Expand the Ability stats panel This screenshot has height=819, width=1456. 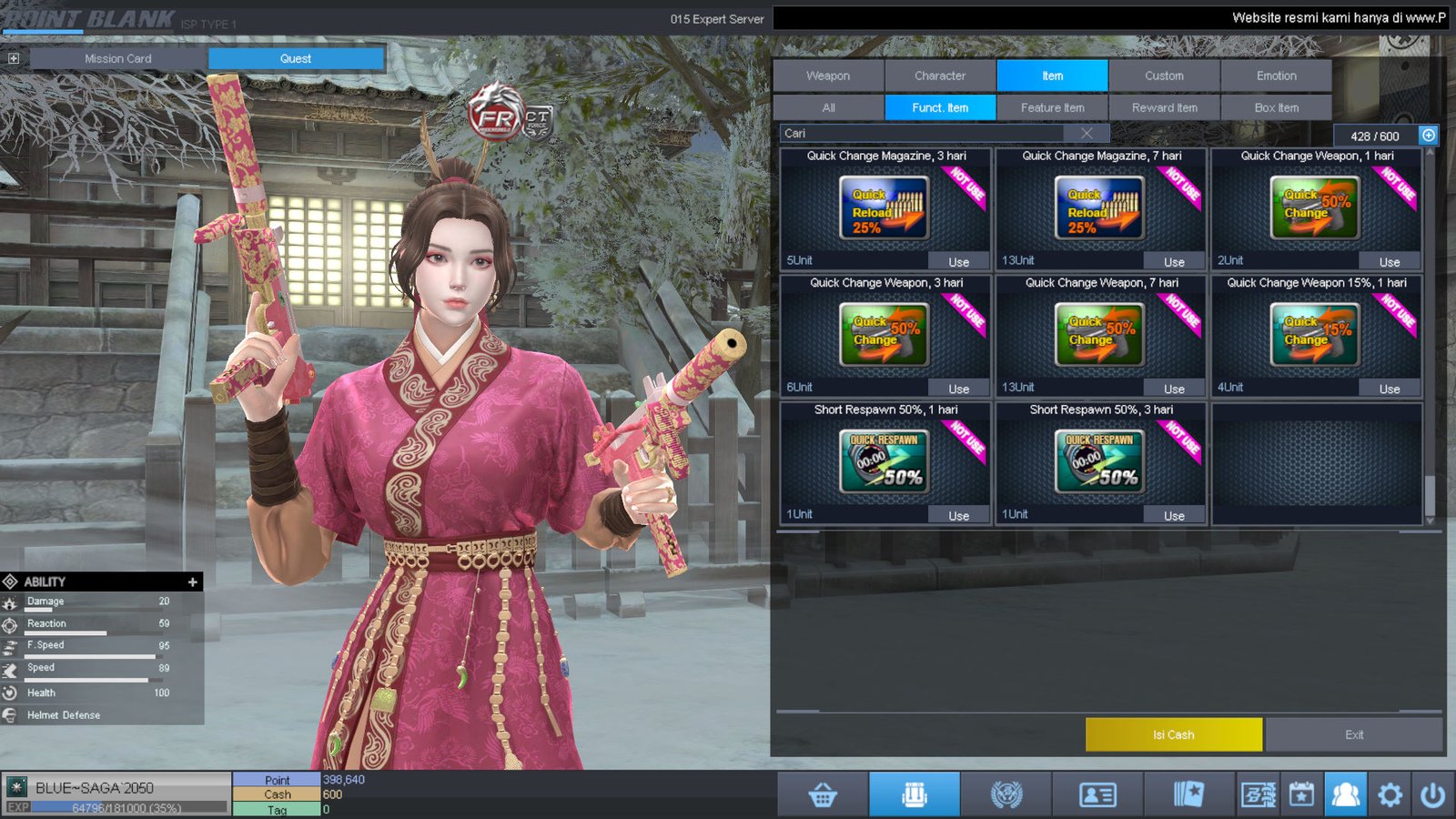tap(192, 581)
